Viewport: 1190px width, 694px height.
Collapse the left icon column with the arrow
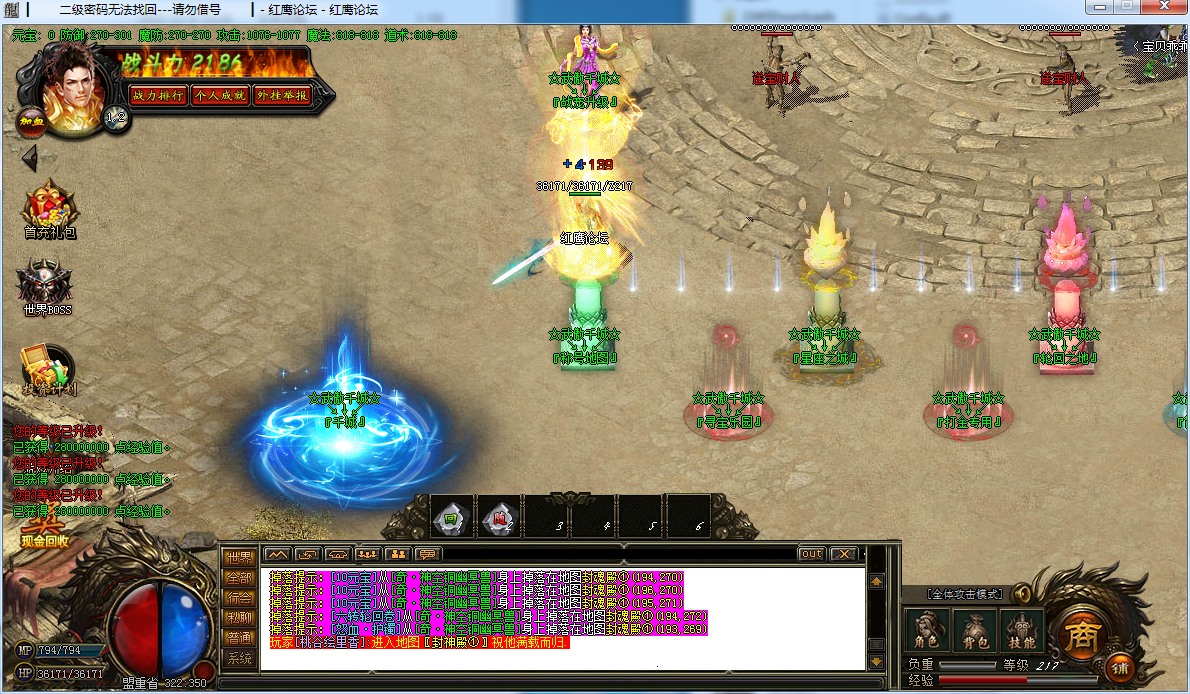click(x=30, y=158)
